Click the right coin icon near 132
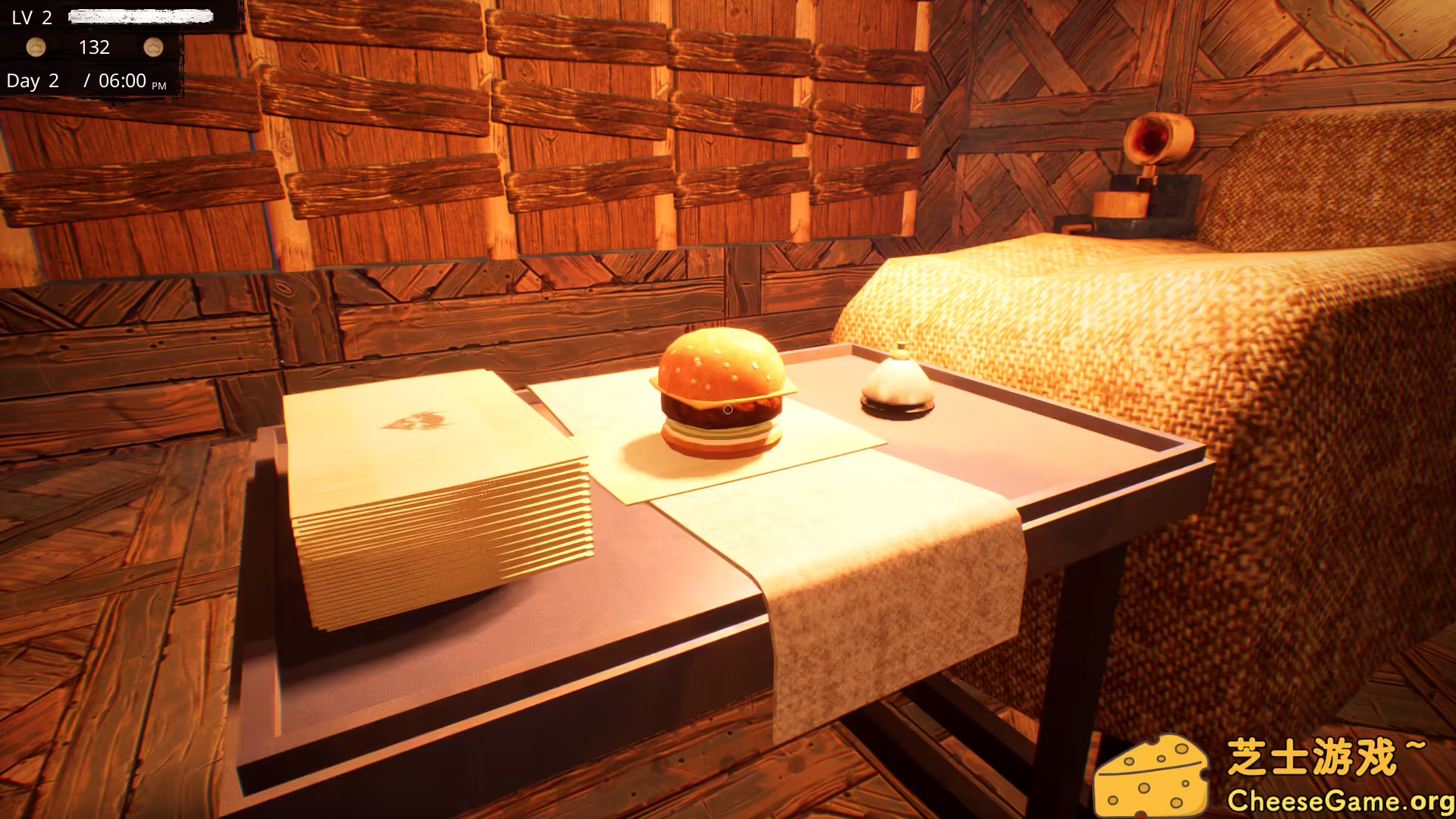 tap(155, 47)
